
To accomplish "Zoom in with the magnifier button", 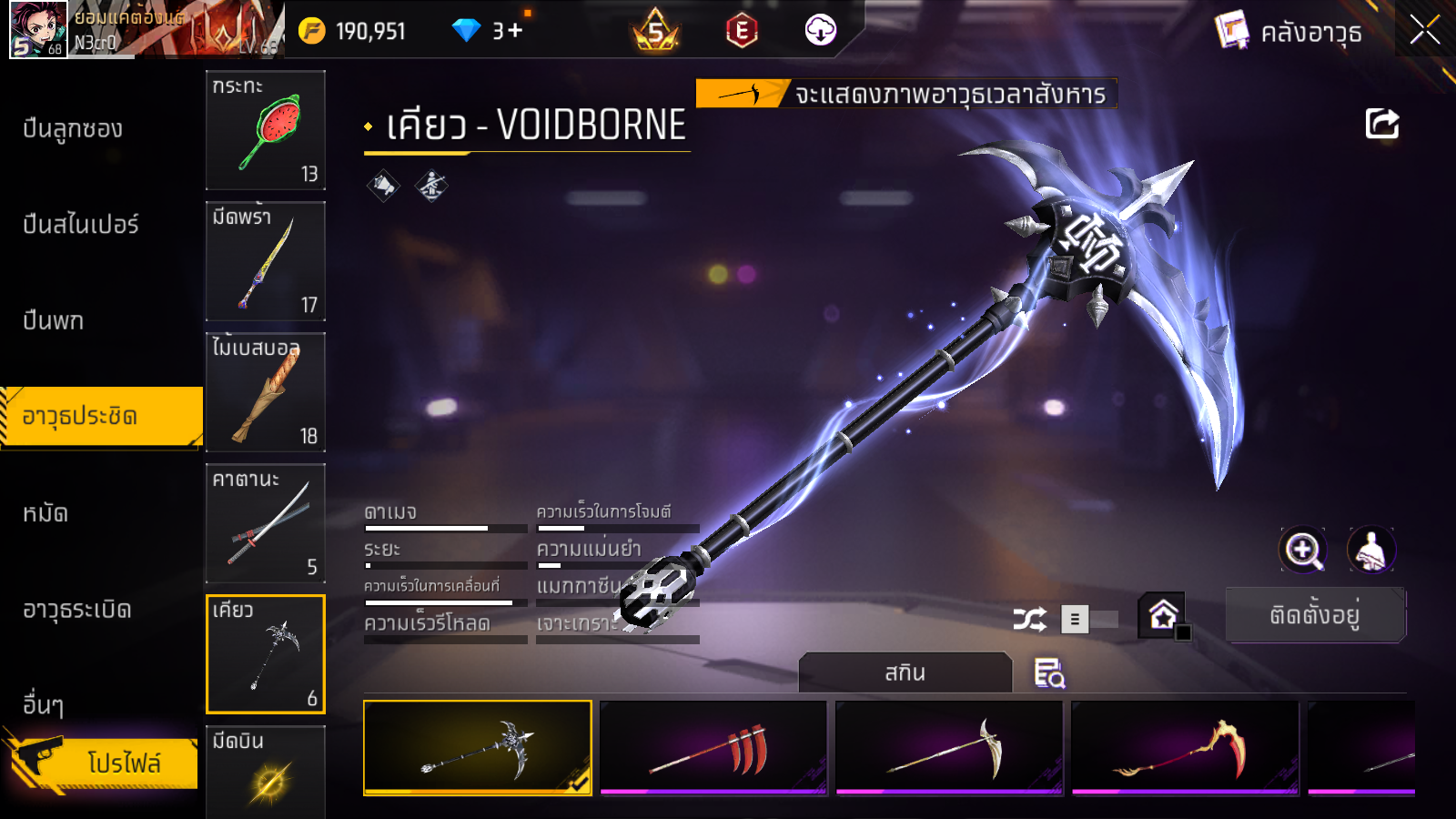I will click(1303, 550).
